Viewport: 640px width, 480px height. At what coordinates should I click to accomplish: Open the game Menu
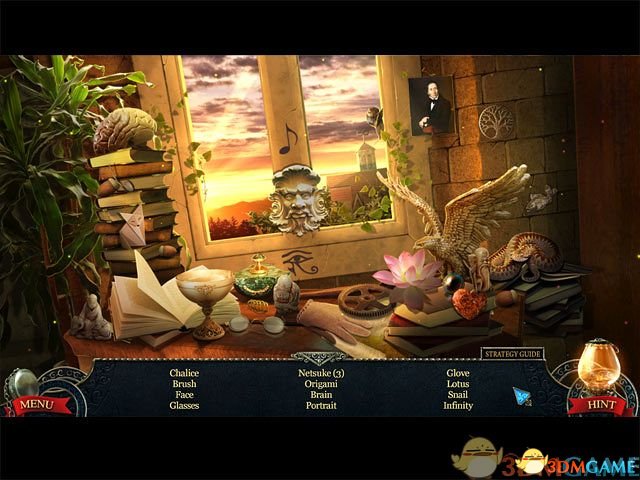[36, 404]
